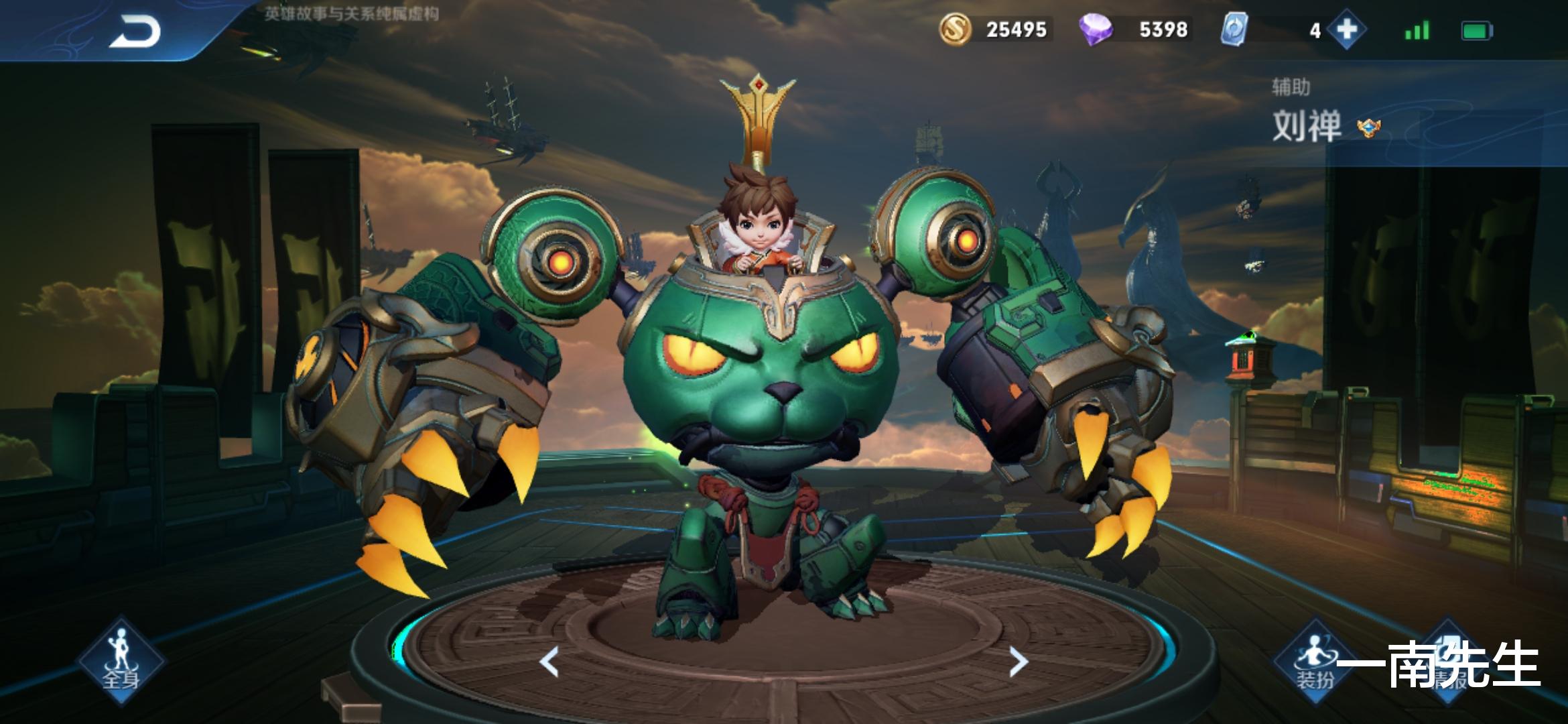
Task: Show the next hero with right arrow
Action: point(1018,662)
